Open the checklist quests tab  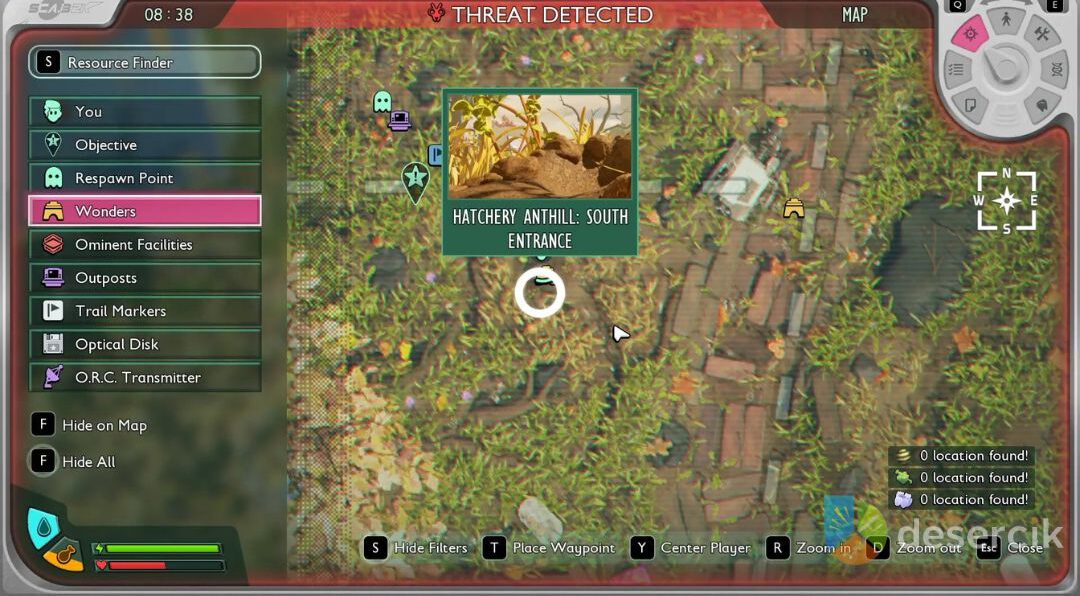[957, 70]
